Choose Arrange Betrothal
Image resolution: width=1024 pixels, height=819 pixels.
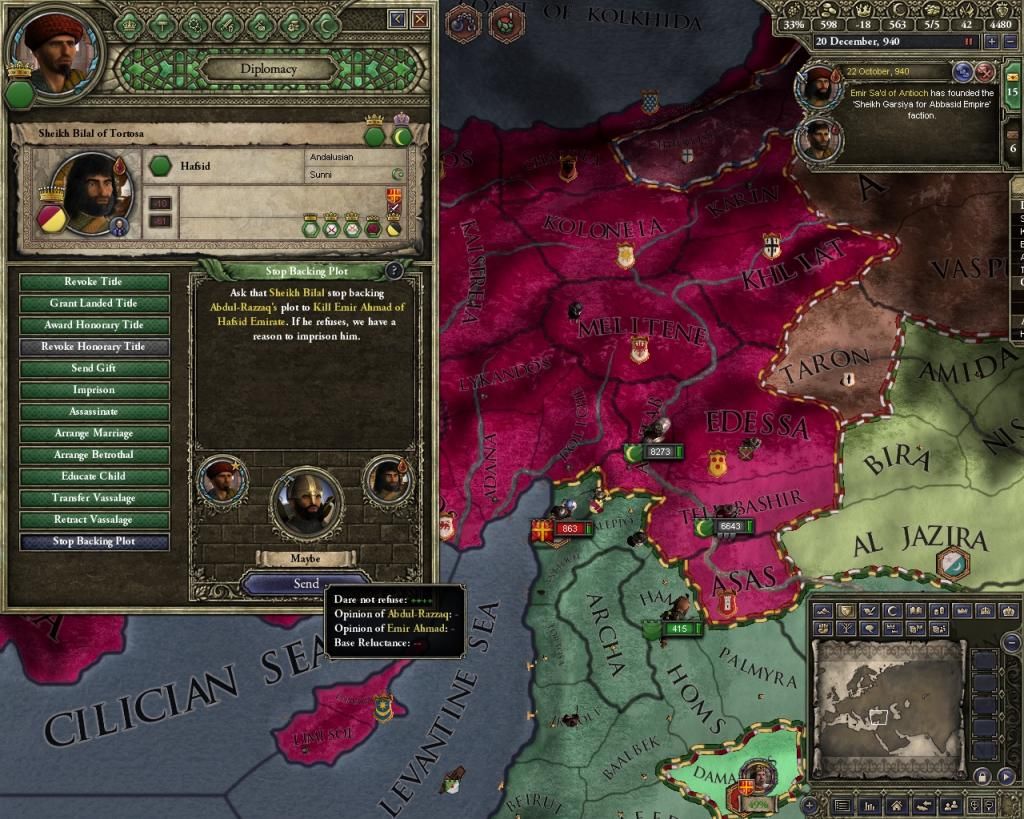94,455
